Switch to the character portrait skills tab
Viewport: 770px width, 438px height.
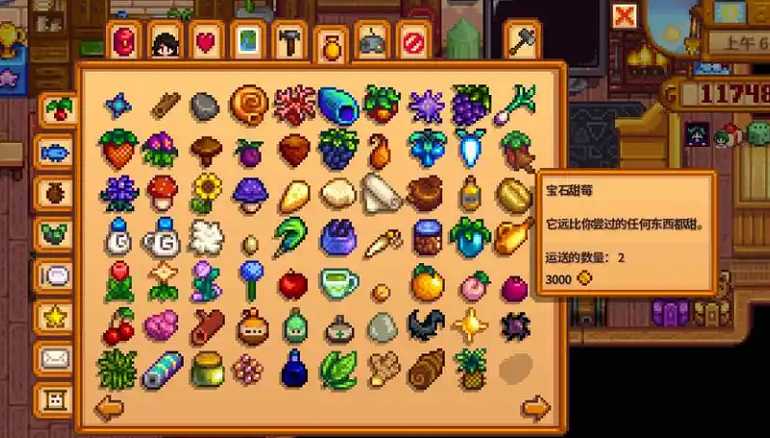pos(164,43)
